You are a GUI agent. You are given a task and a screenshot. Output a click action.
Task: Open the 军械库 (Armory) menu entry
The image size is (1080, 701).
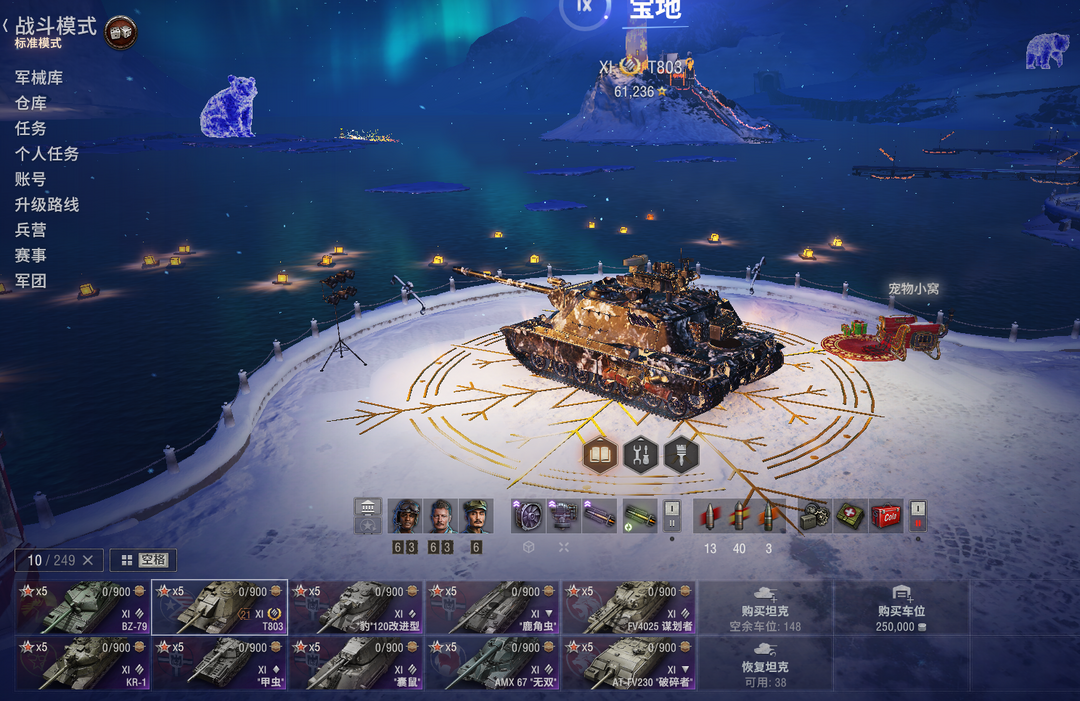(x=39, y=77)
